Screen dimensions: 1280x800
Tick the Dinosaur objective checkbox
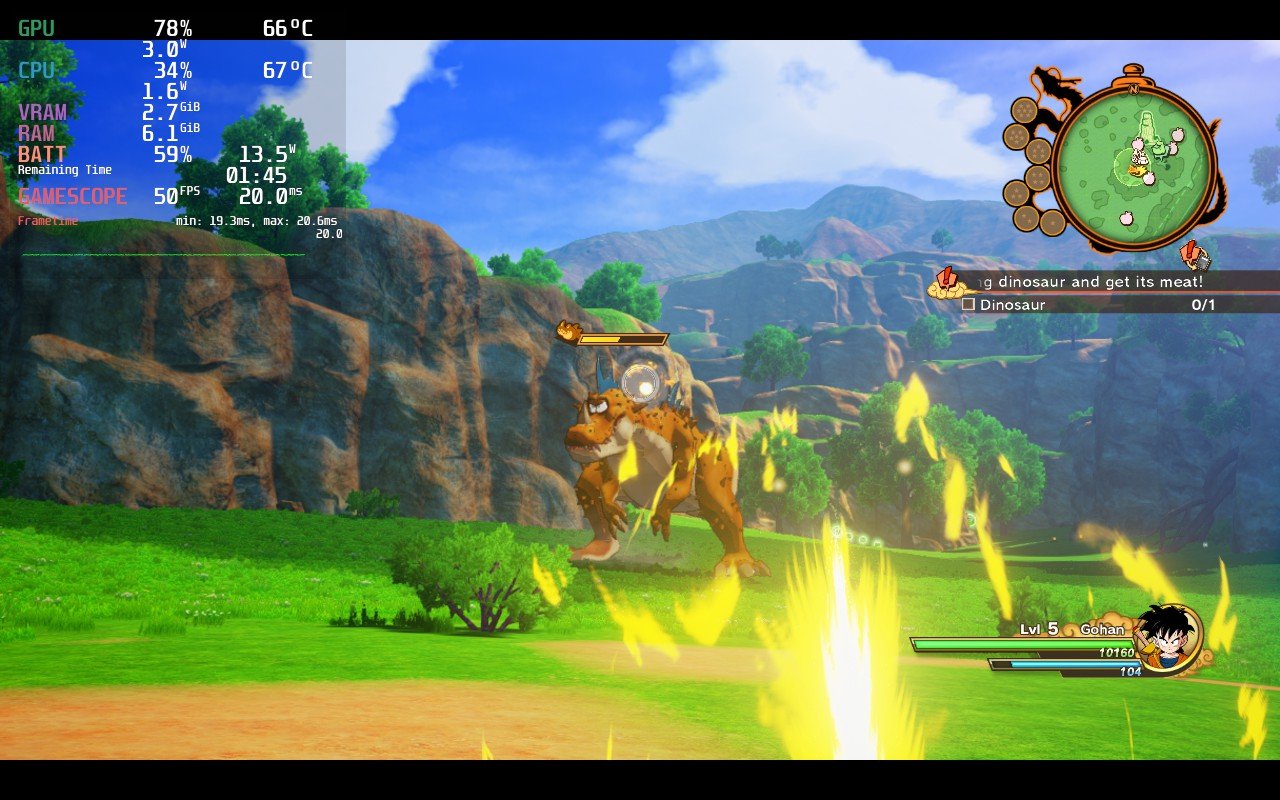click(968, 304)
